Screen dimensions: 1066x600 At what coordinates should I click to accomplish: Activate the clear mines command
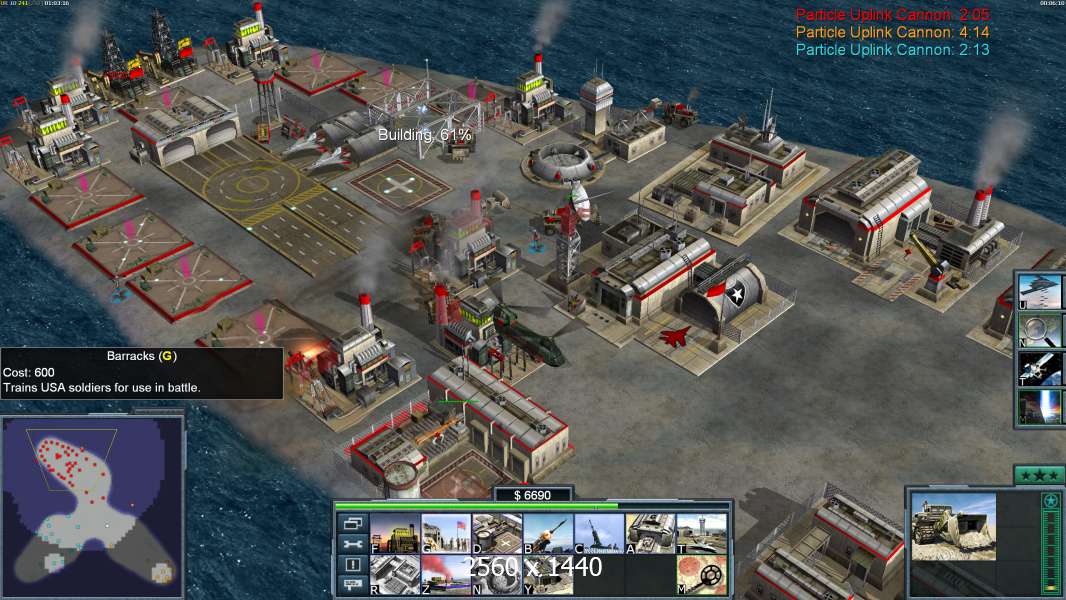701,575
